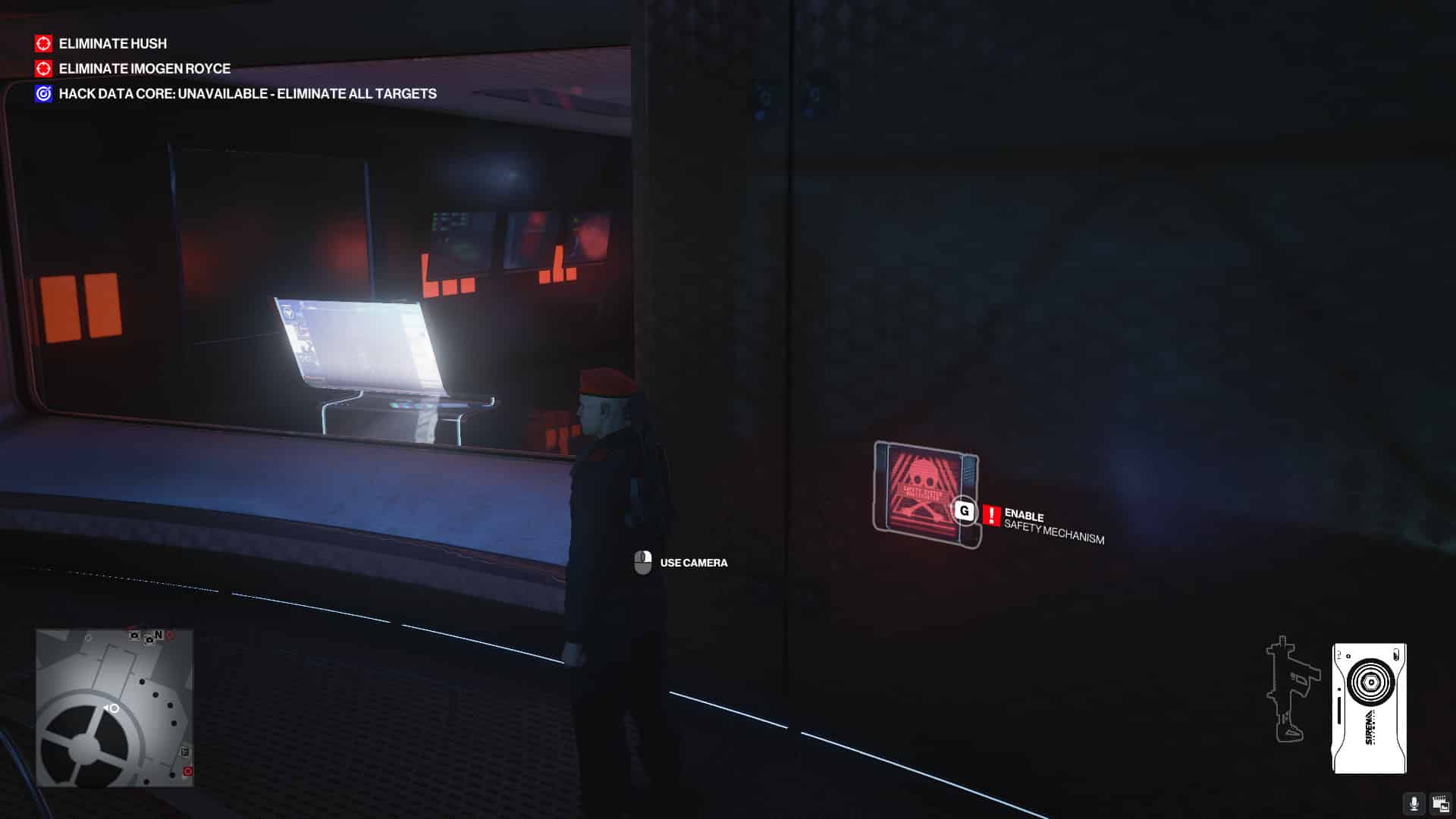Click the Eliminate Hush target icon

(42, 44)
